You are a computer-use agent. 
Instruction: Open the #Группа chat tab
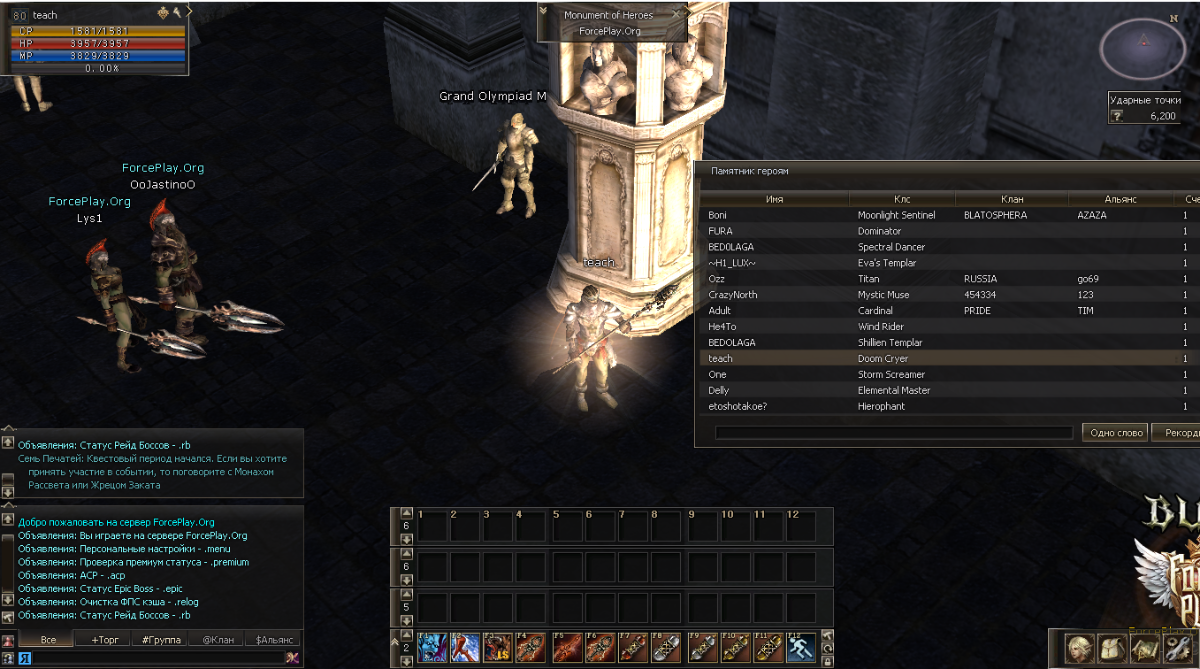tap(160, 640)
